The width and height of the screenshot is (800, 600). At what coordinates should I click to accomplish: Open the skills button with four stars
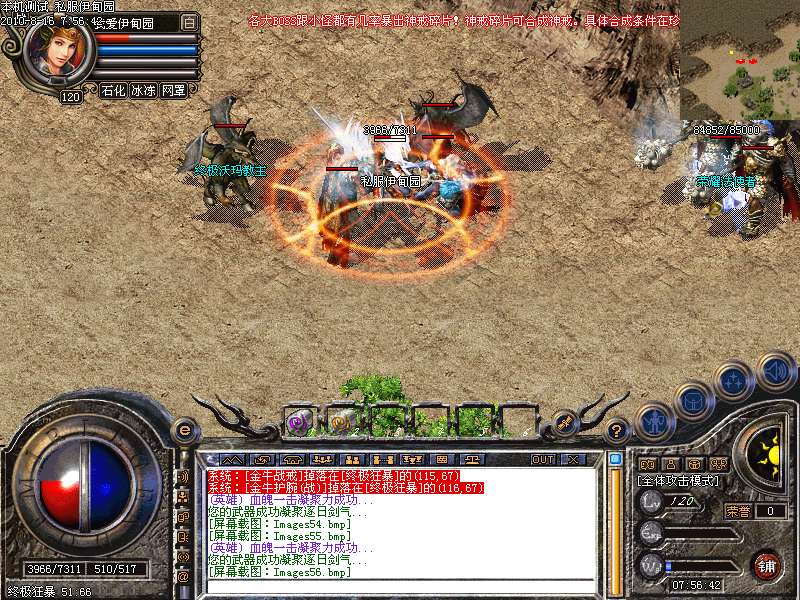(734, 380)
